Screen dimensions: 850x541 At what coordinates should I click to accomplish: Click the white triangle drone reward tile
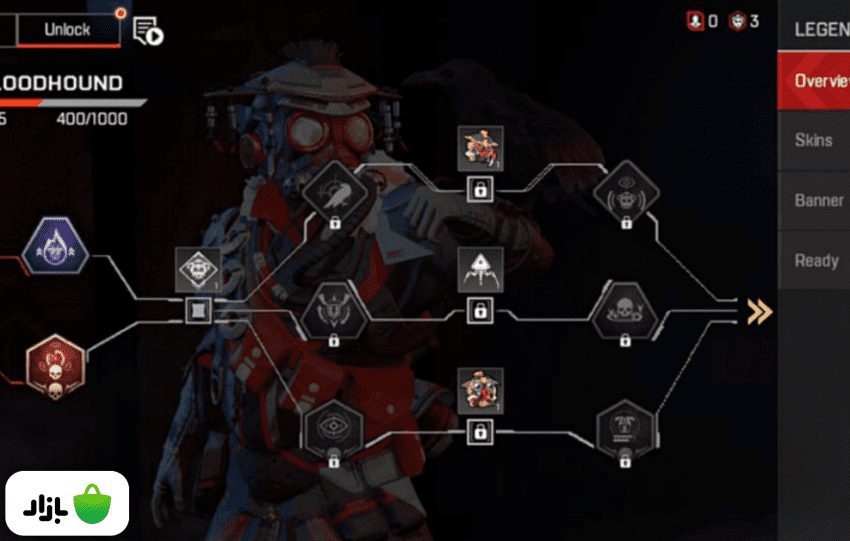[480, 270]
